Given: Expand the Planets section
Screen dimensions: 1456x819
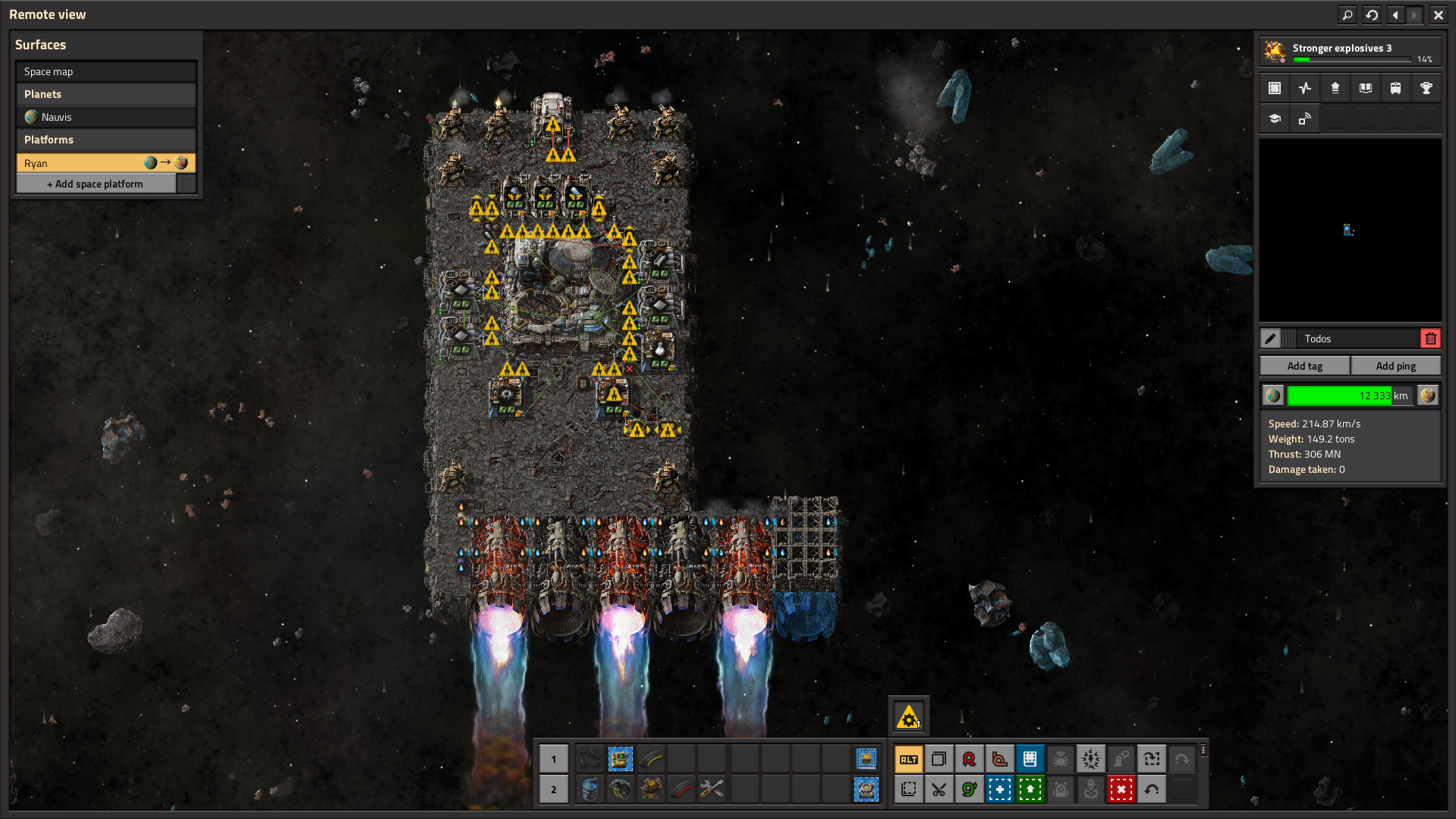Looking at the screenshot, I should [x=105, y=93].
